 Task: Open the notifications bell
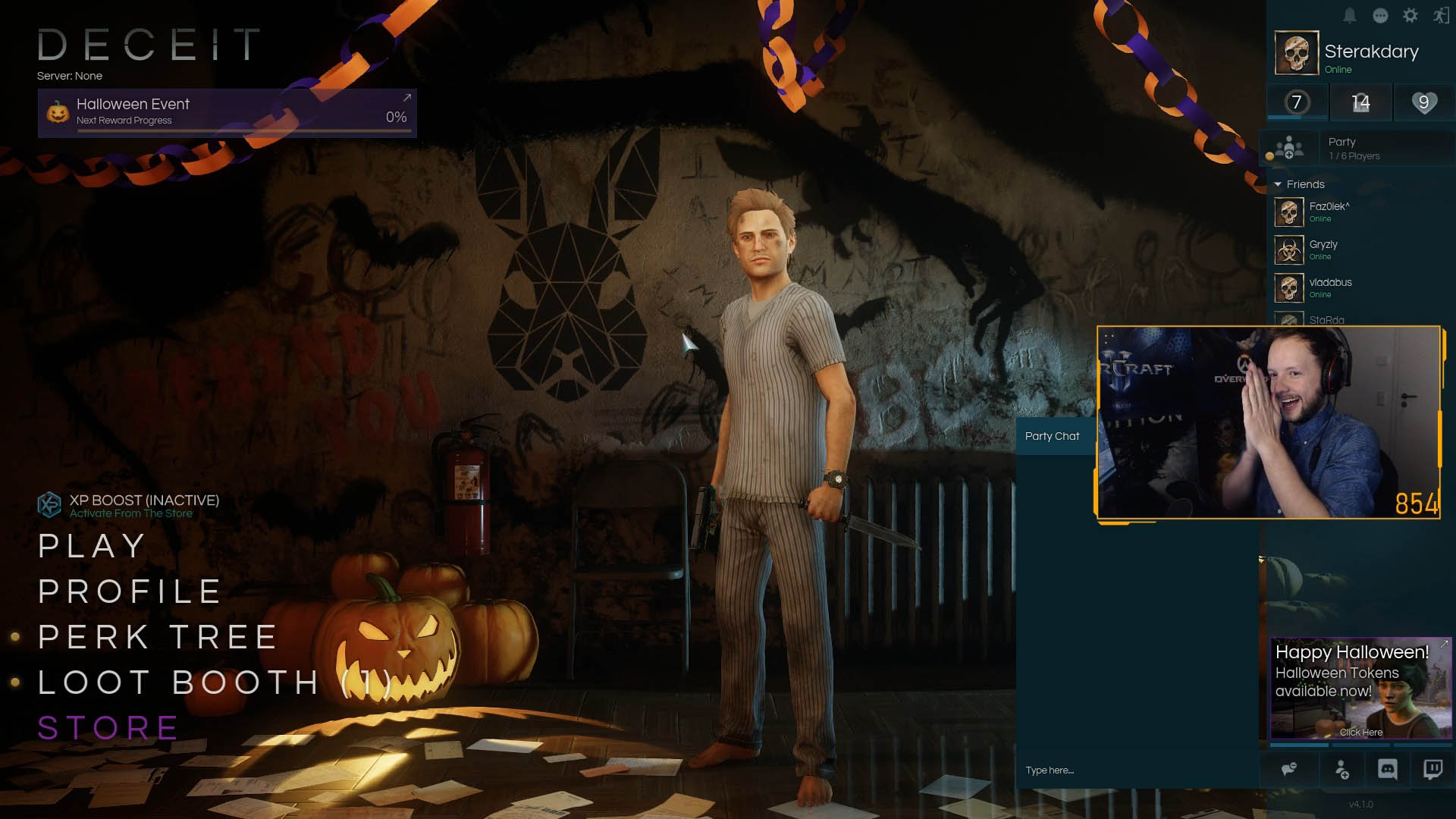[1350, 16]
